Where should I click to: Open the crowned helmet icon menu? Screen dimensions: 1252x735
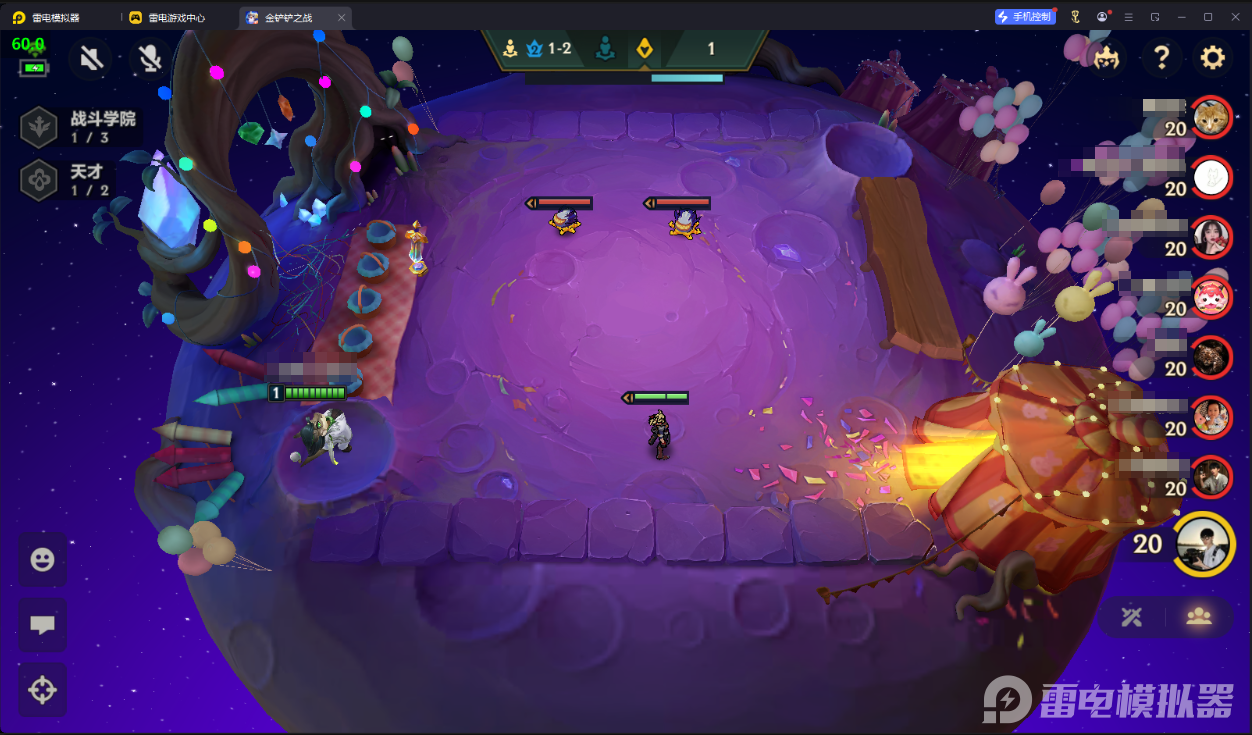coord(1106,58)
